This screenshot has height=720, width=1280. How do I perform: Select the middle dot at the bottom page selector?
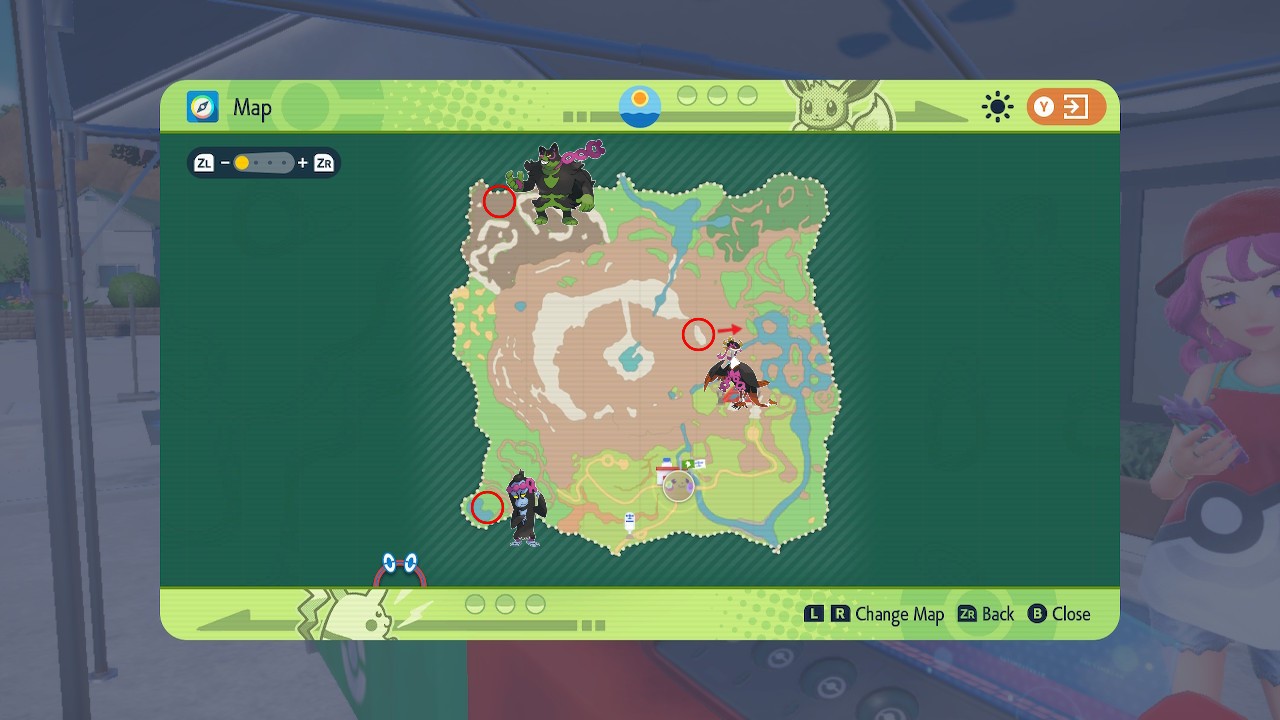coord(505,604)
